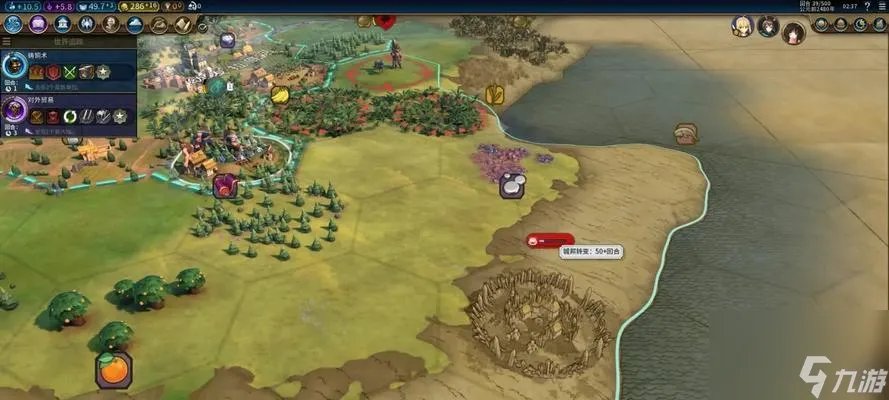Select the dark-haired leader with antlers

(x=768, y=26)
